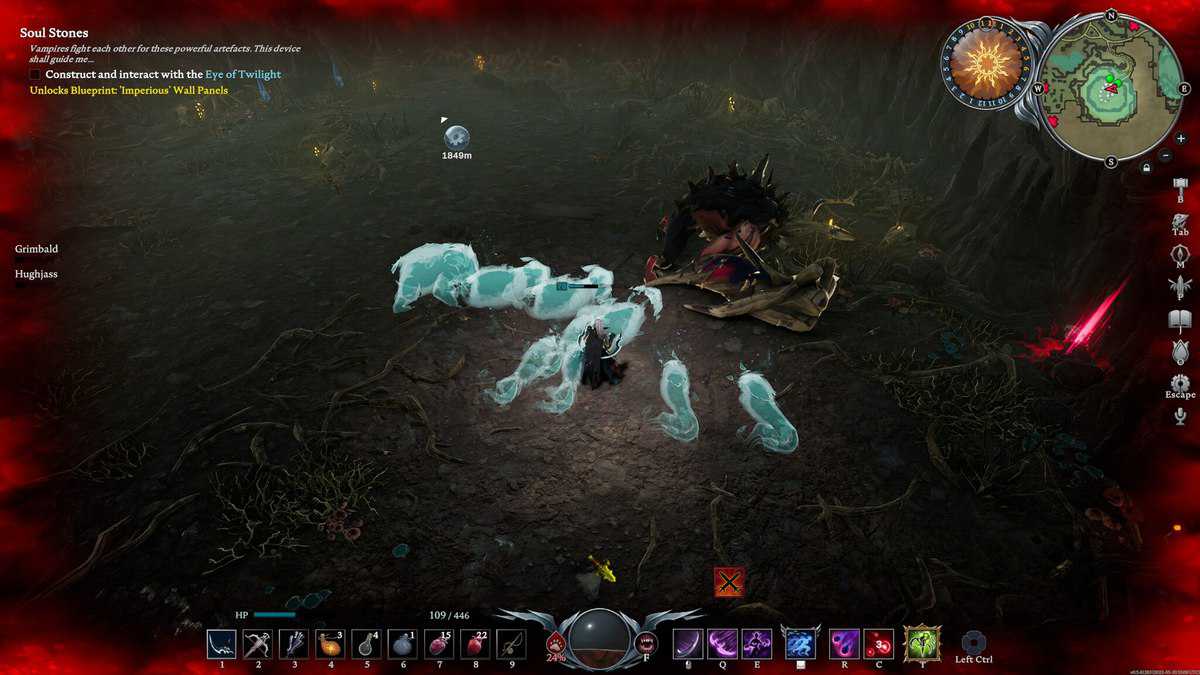Toggle the minimap lock icon
This screenshot has height=675, width=1200.
pyautogui.click(x=1146, y=168)
